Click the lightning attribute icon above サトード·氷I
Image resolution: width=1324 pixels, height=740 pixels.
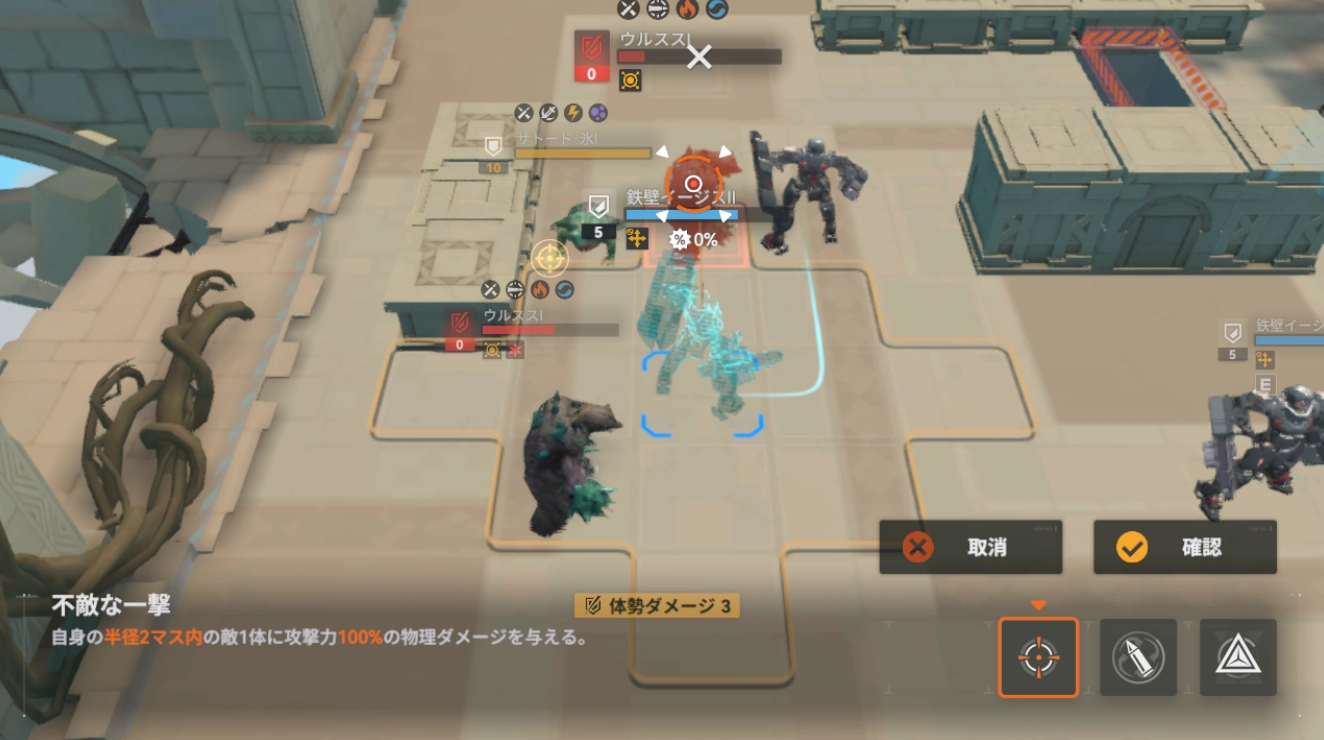tap(574, 113)
